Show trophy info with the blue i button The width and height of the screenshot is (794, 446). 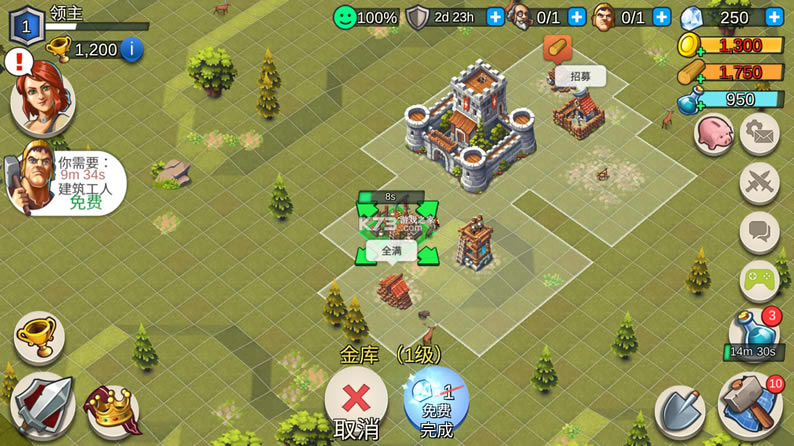131,49
